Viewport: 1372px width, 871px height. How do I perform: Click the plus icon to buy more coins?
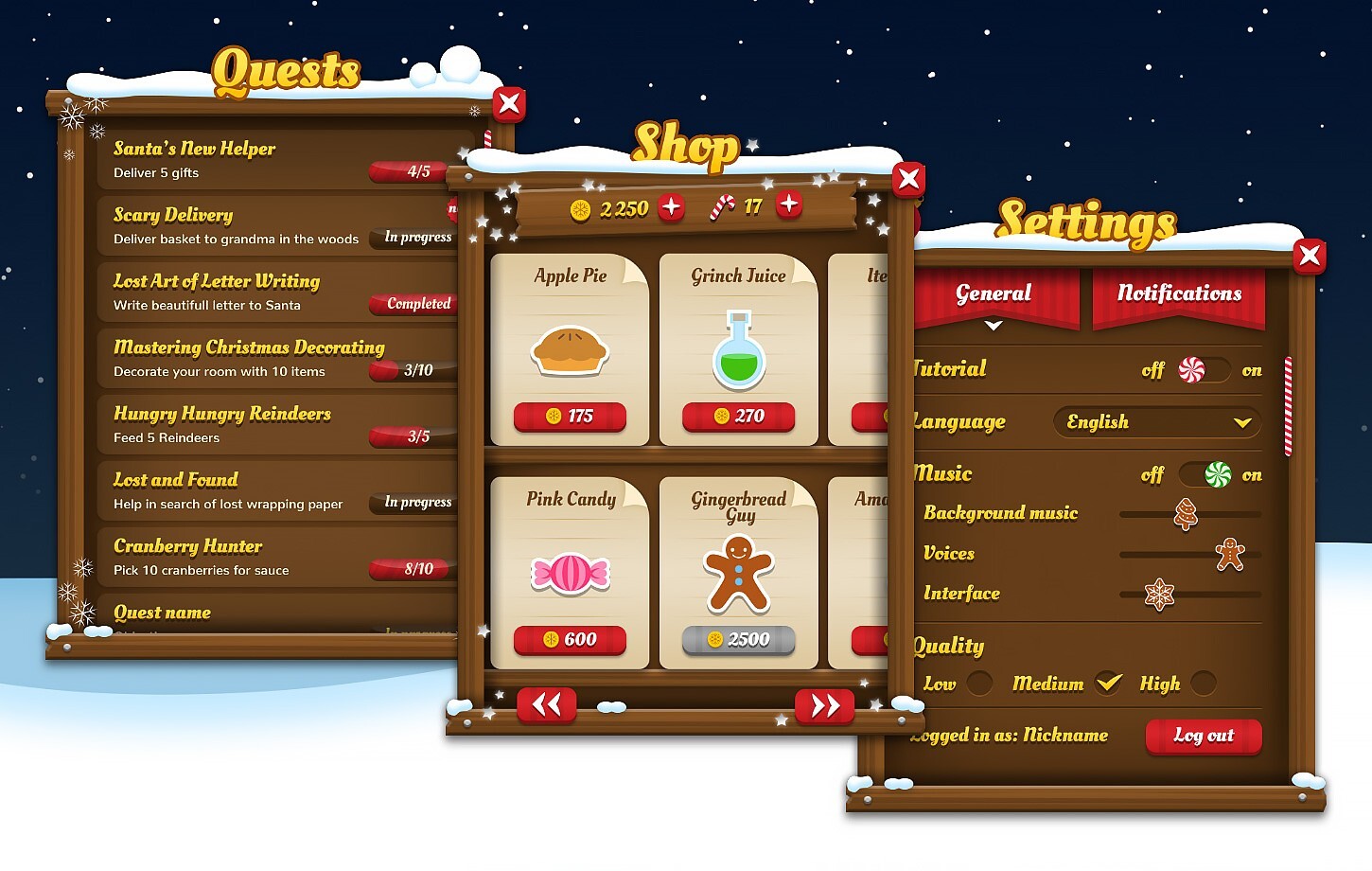672,207
